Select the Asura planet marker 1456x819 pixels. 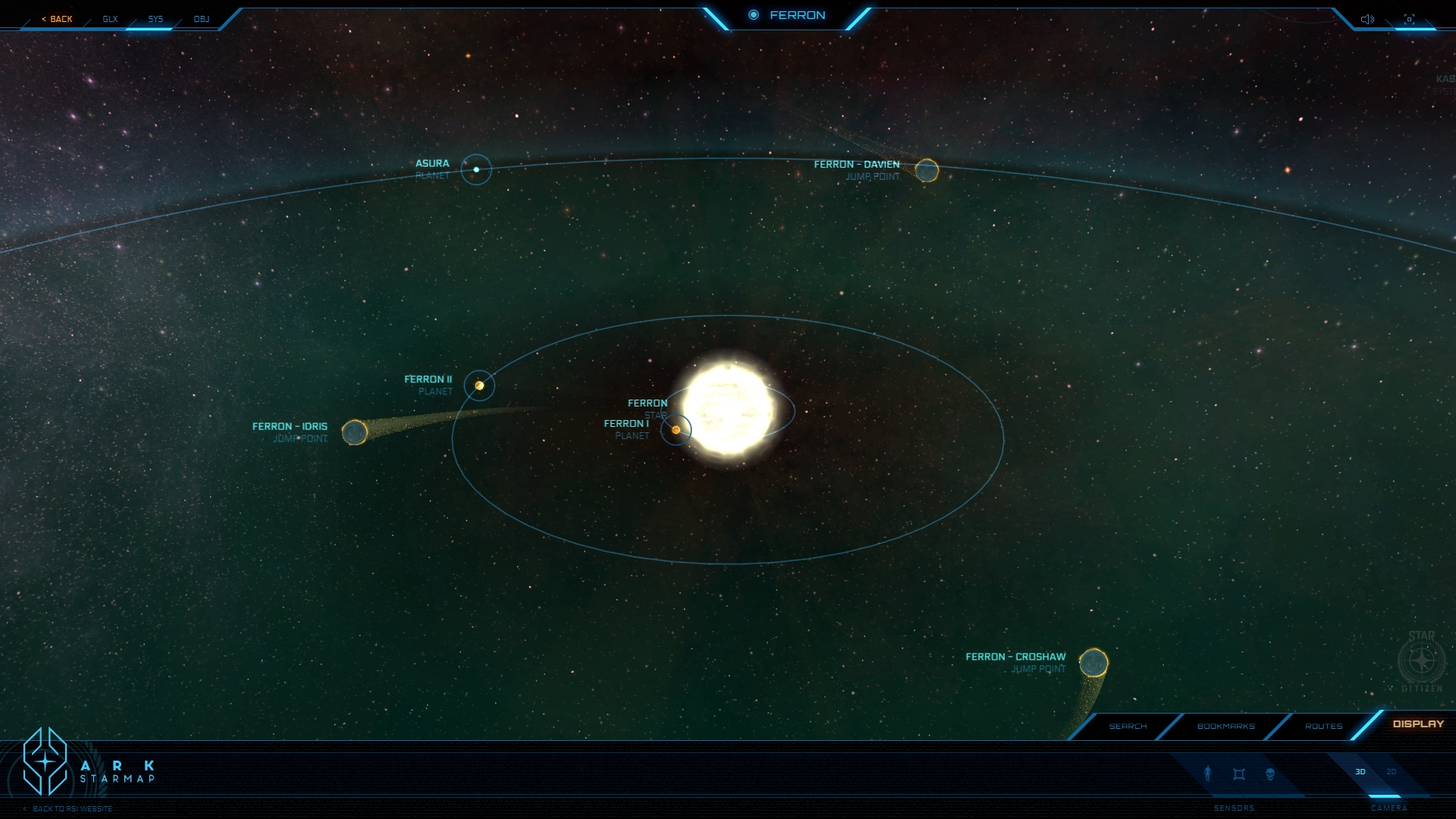476,169
